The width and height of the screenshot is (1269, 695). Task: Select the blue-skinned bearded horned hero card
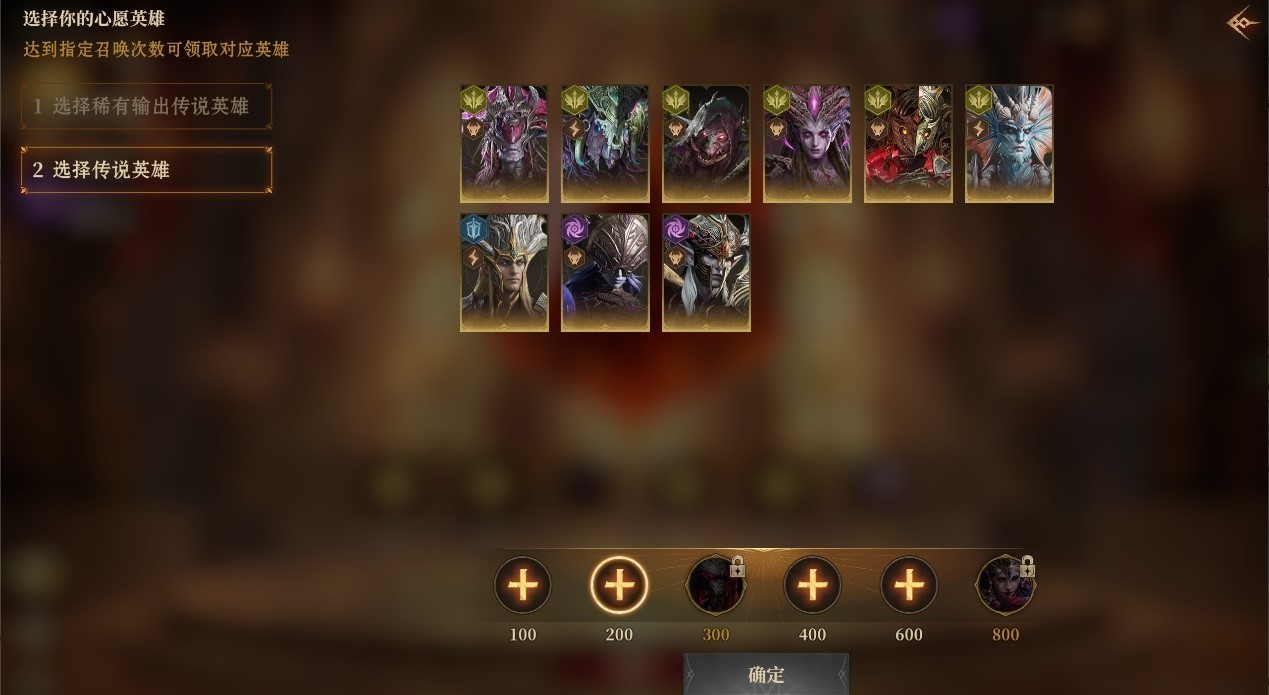click(x=1009, y=144)
